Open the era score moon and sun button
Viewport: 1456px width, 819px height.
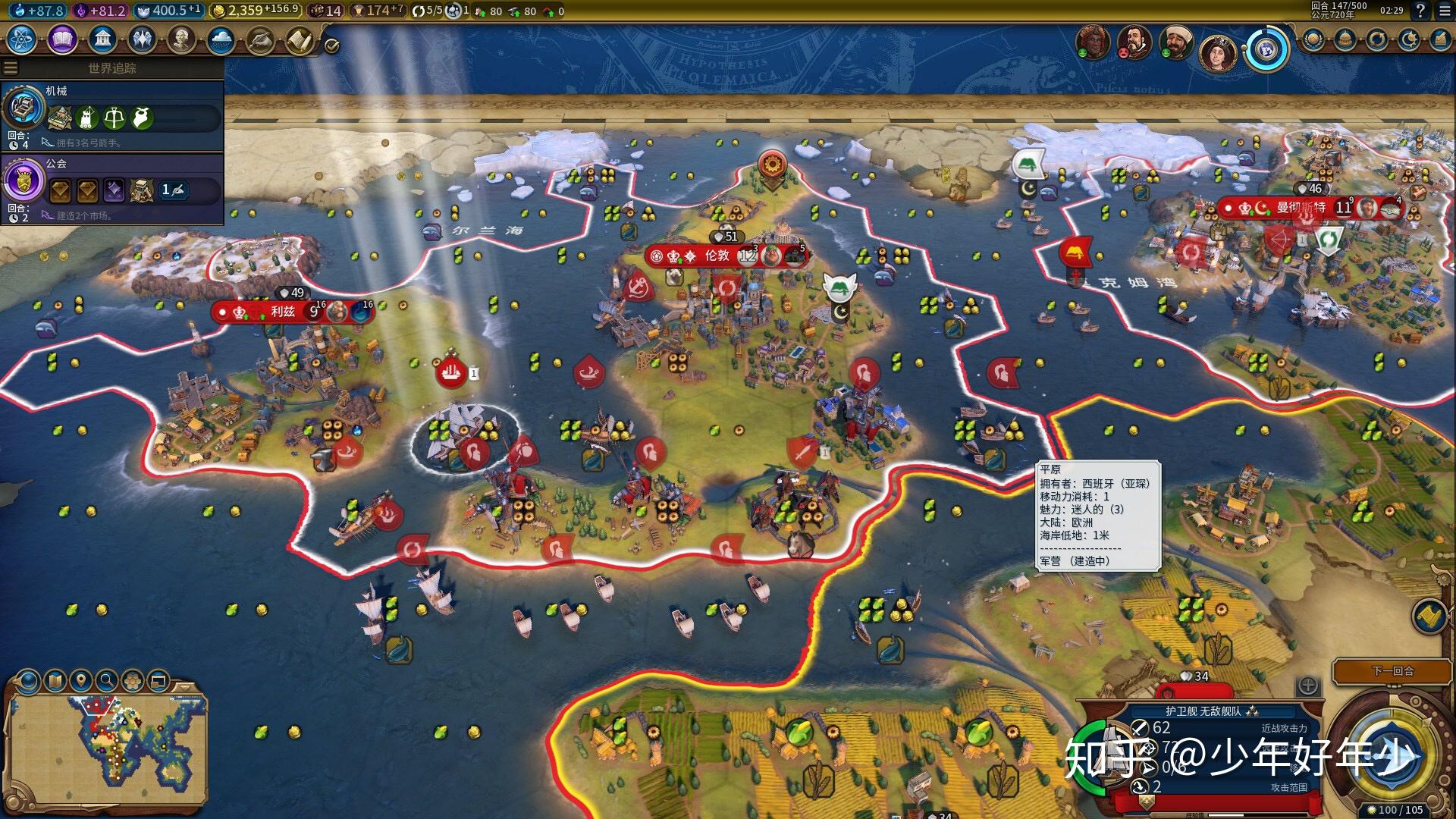pyautogui.click(x=1408, y=39)
